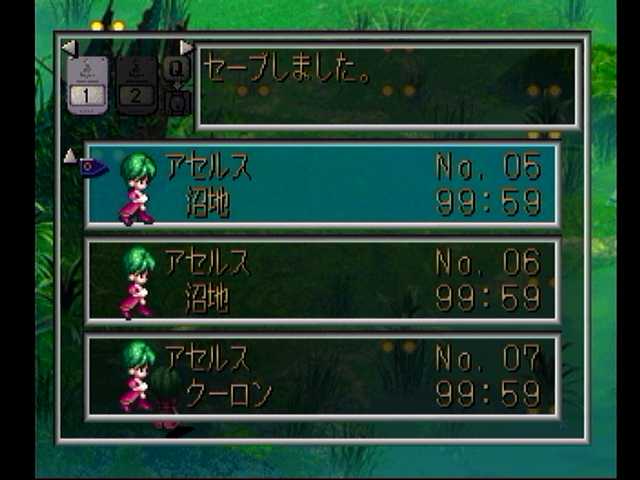Click the right arrow above the memory cards
The image size is (640, 480).
[x=186, y=47]
